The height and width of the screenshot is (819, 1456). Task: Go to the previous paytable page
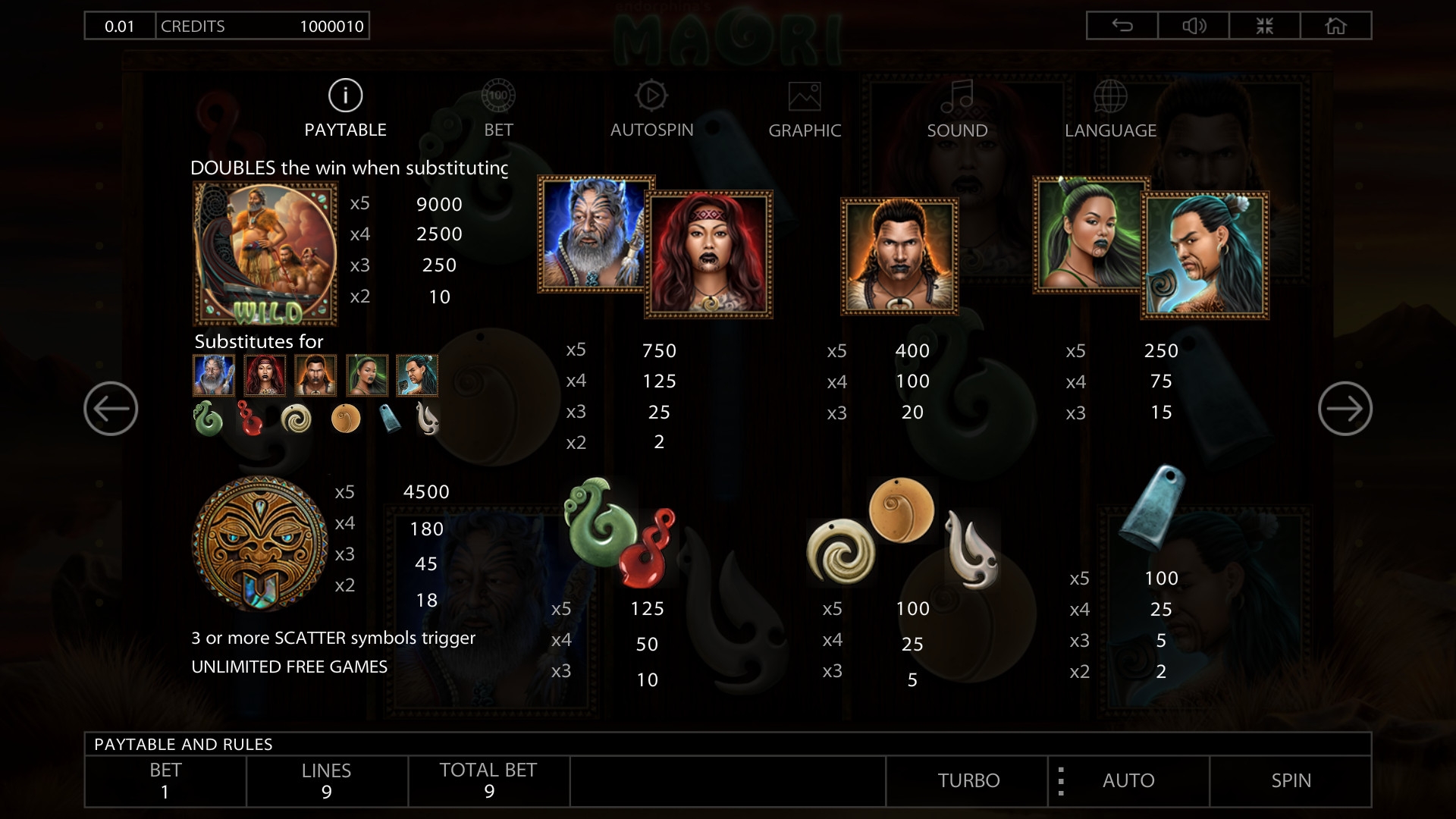click(111, 409)
